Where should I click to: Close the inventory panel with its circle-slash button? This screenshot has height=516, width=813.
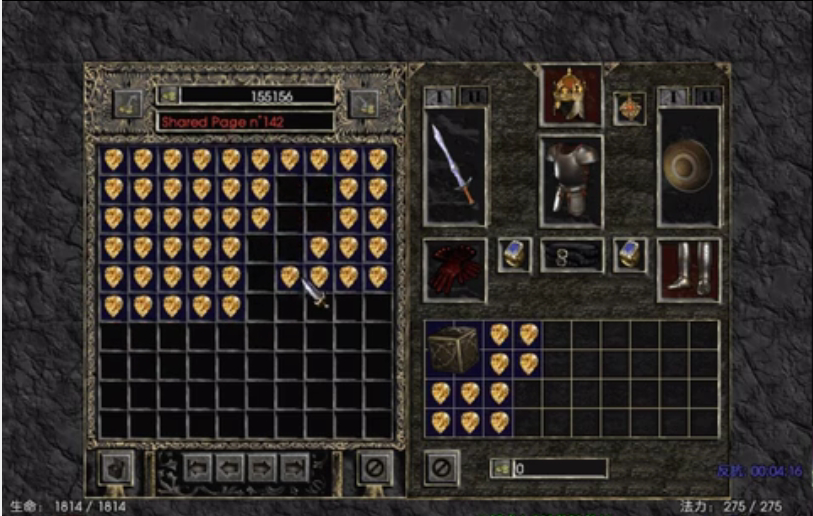440,467
